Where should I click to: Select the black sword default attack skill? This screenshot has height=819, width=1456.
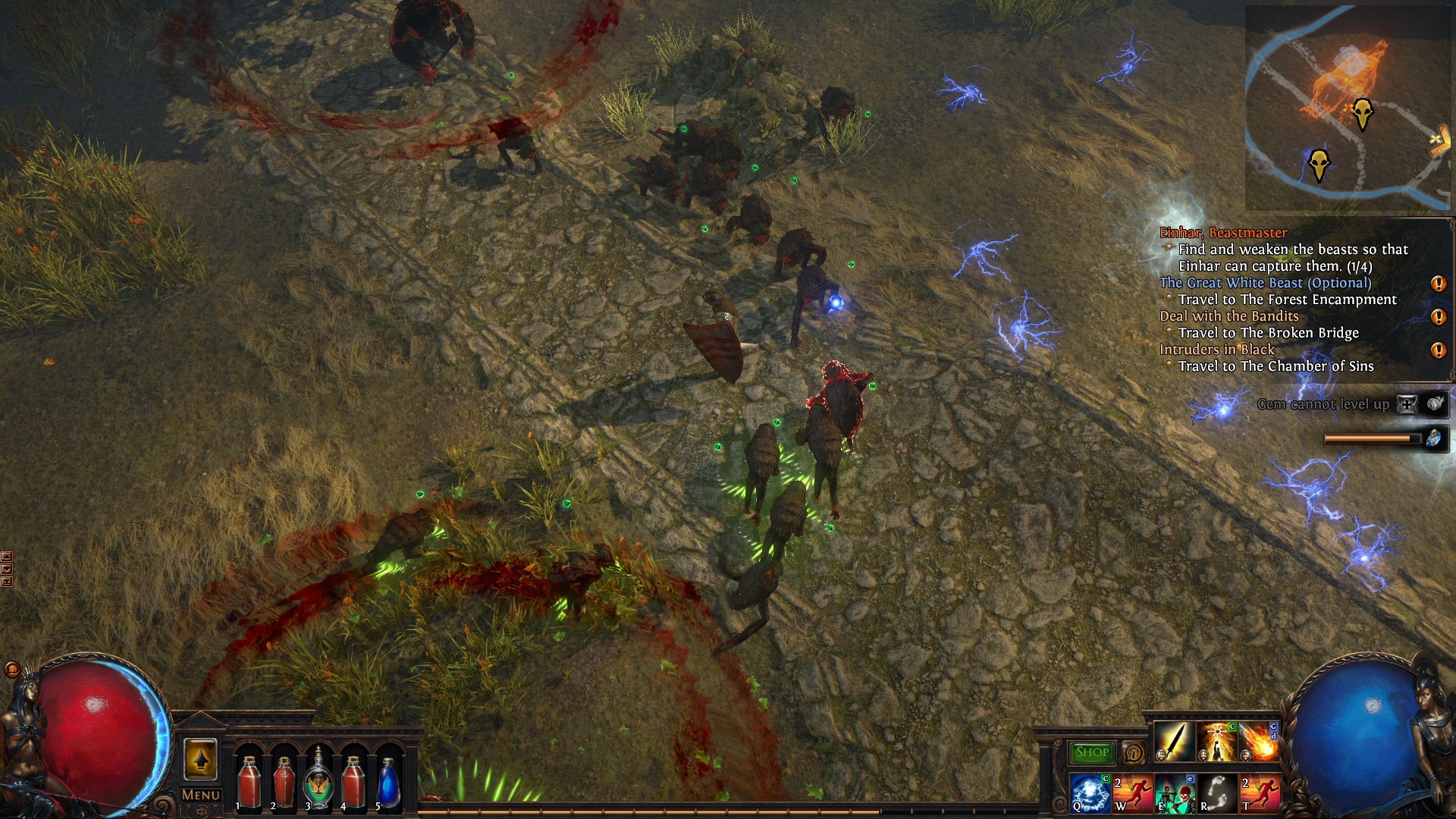click(1173, 741)
